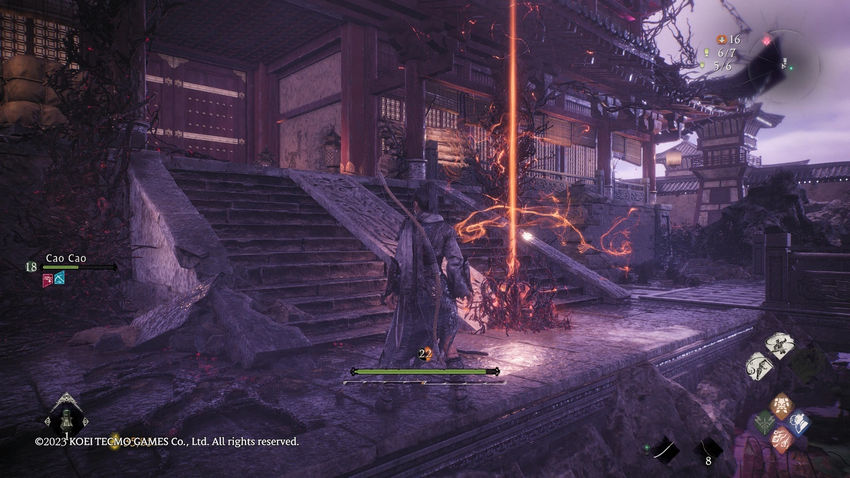Viewport: 850px width, 478px height.
Task: Select ally Cao Cao's name entry
Action: (x=66, y=257)
